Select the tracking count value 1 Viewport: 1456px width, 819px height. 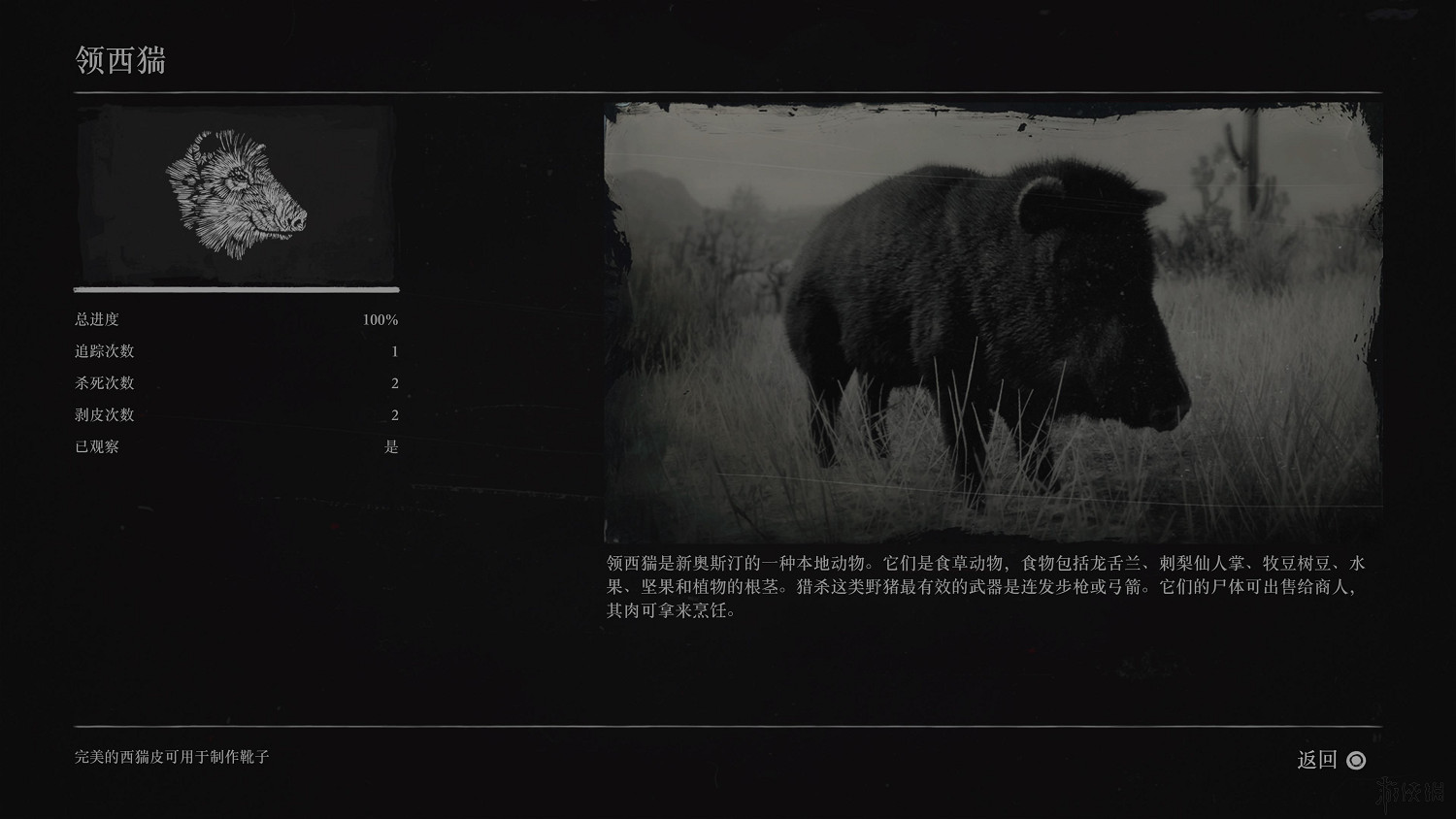(x=394, y=351)
